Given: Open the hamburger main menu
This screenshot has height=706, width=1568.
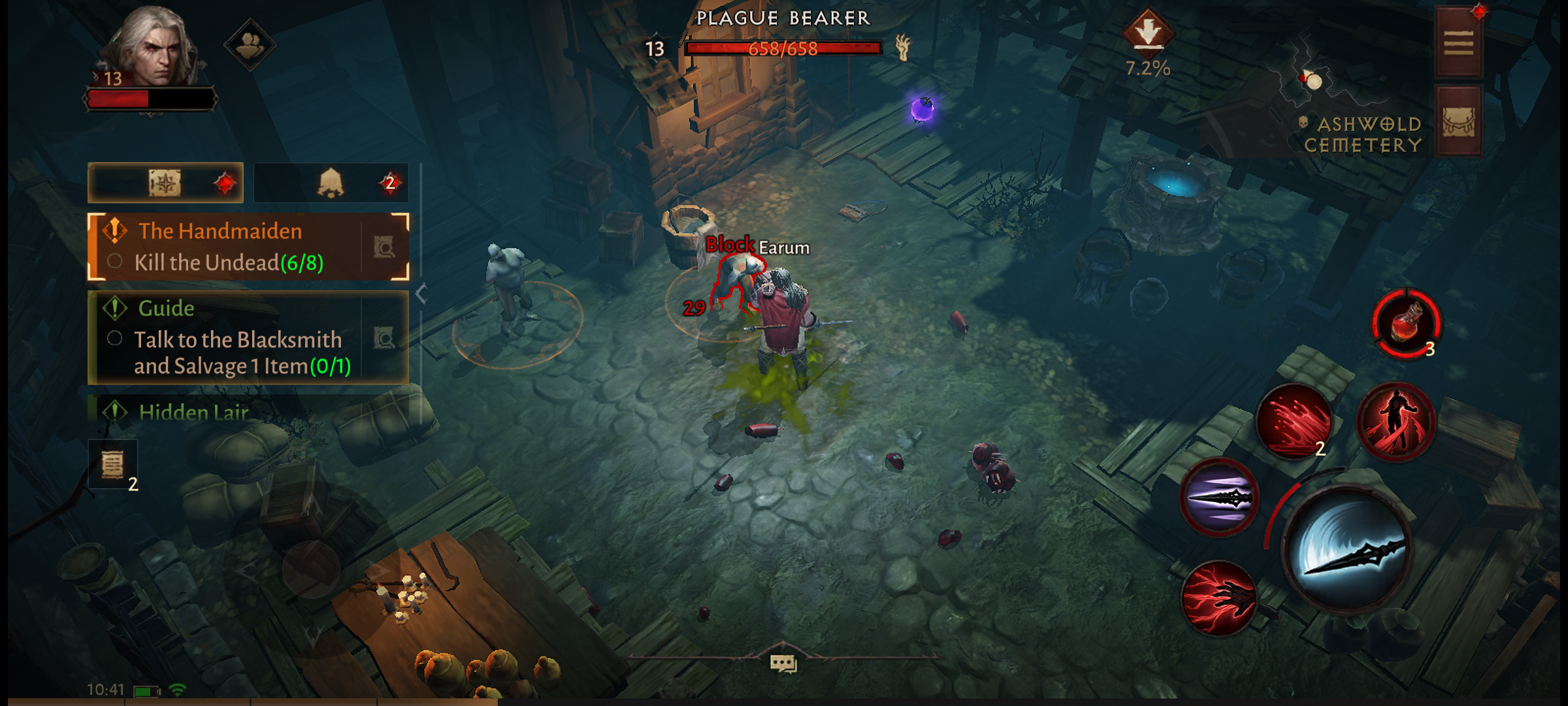Looking at the screenshot, I should point(1458,44).
